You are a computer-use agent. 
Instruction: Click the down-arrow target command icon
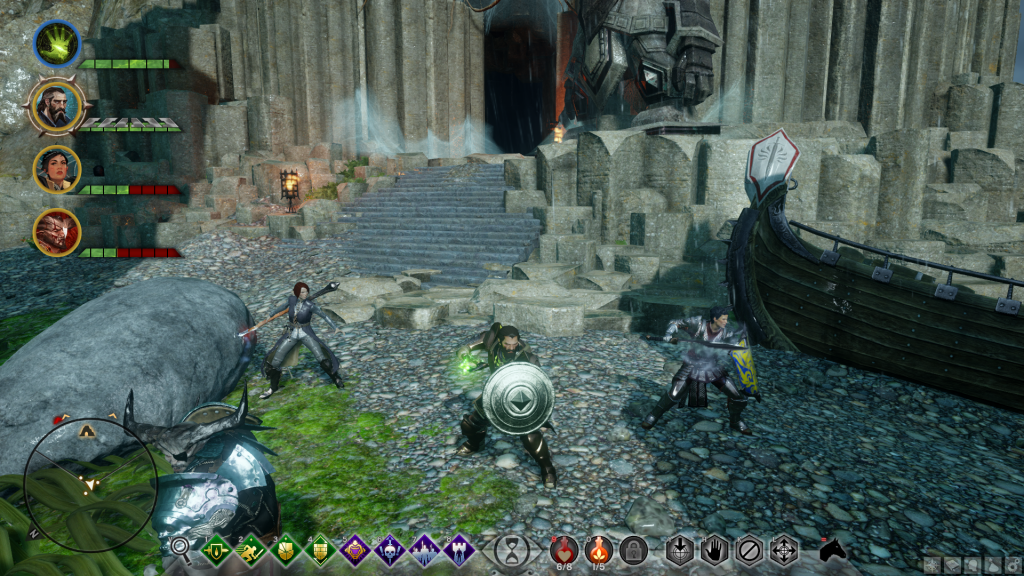tap(680, 549)
